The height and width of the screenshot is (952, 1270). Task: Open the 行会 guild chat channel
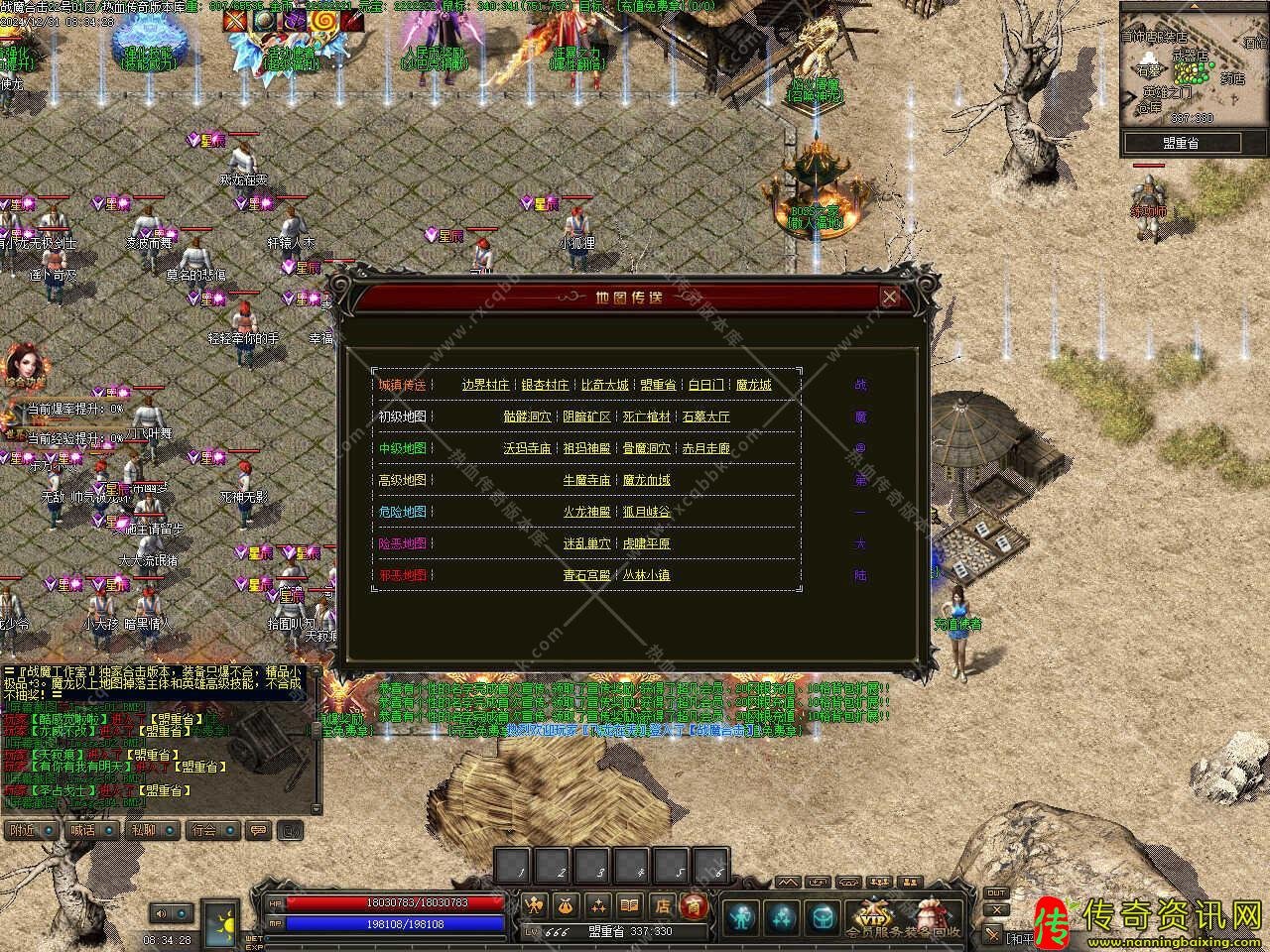tap(203, 830)
